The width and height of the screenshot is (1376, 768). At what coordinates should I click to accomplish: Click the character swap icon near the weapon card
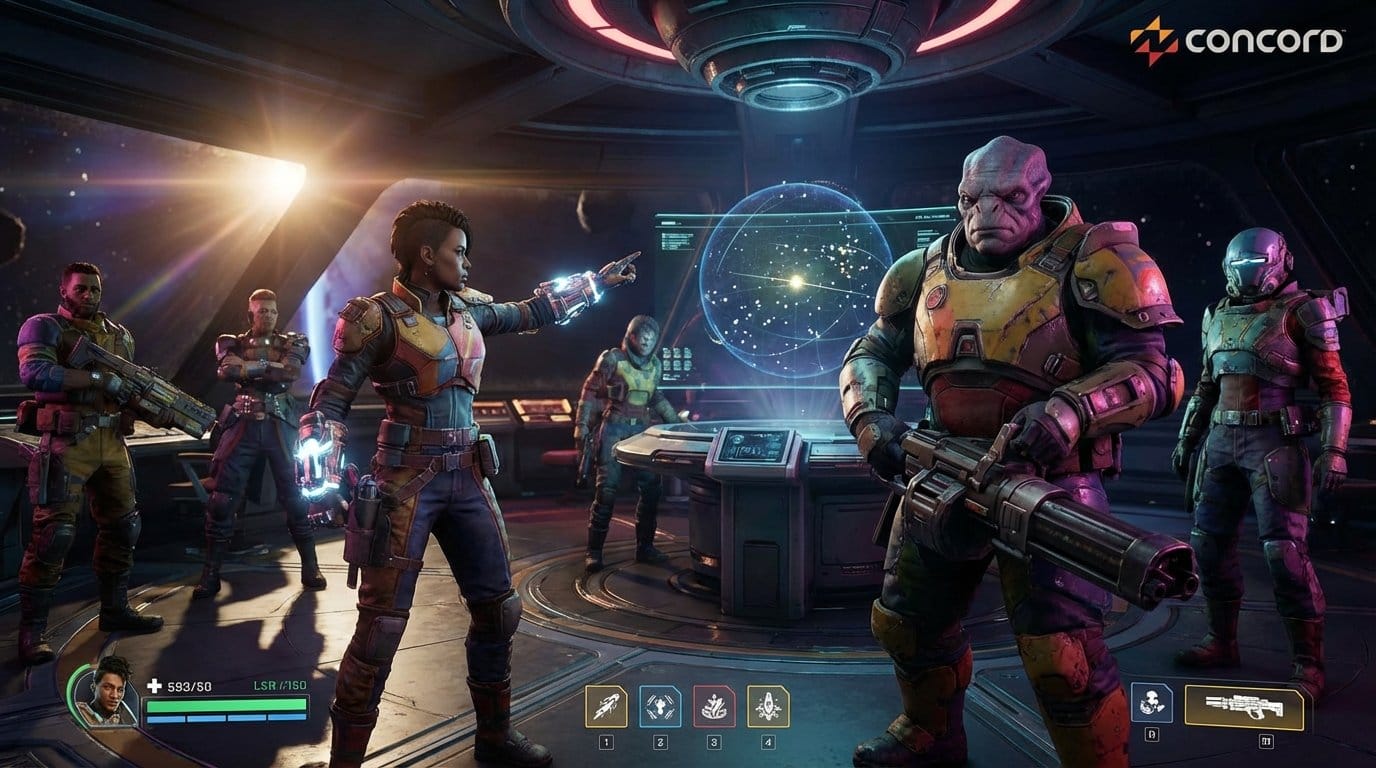pos(1152,702)
